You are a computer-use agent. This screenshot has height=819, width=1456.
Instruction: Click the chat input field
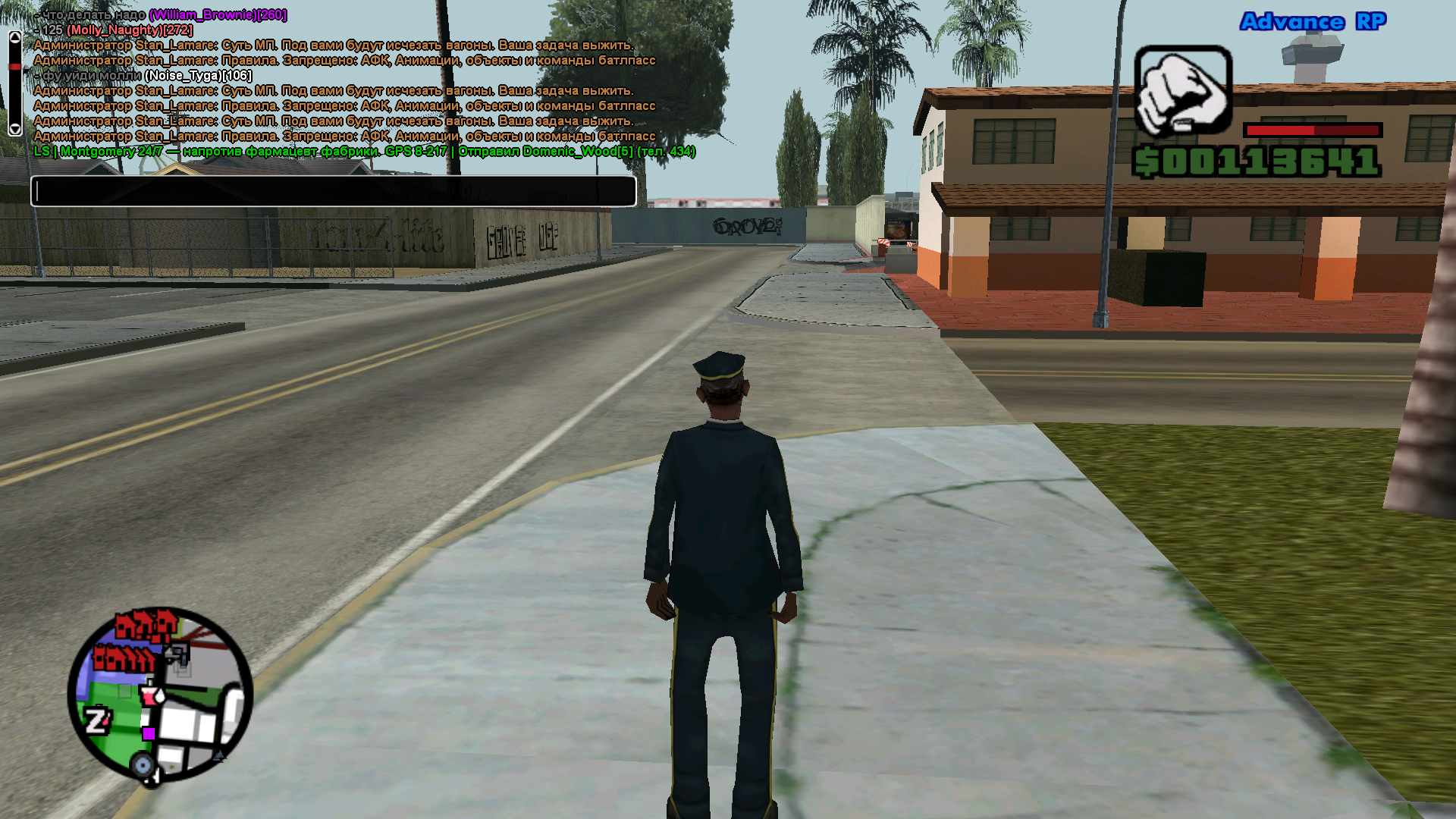click(x=334, y=191)
